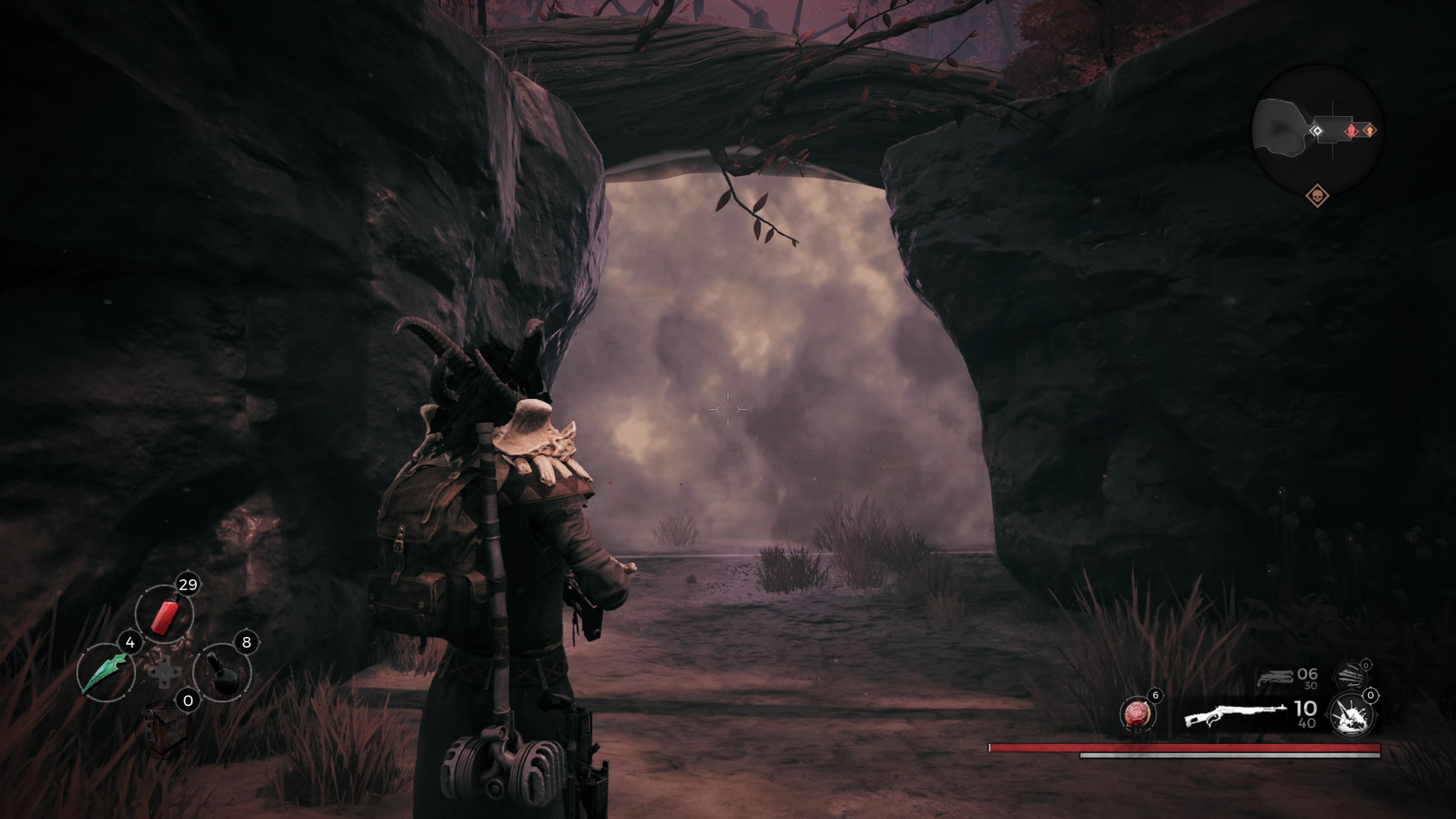Select the green blade consumable slot
The height and width of the screenshot is (819, 1456).
coord(106,673)
